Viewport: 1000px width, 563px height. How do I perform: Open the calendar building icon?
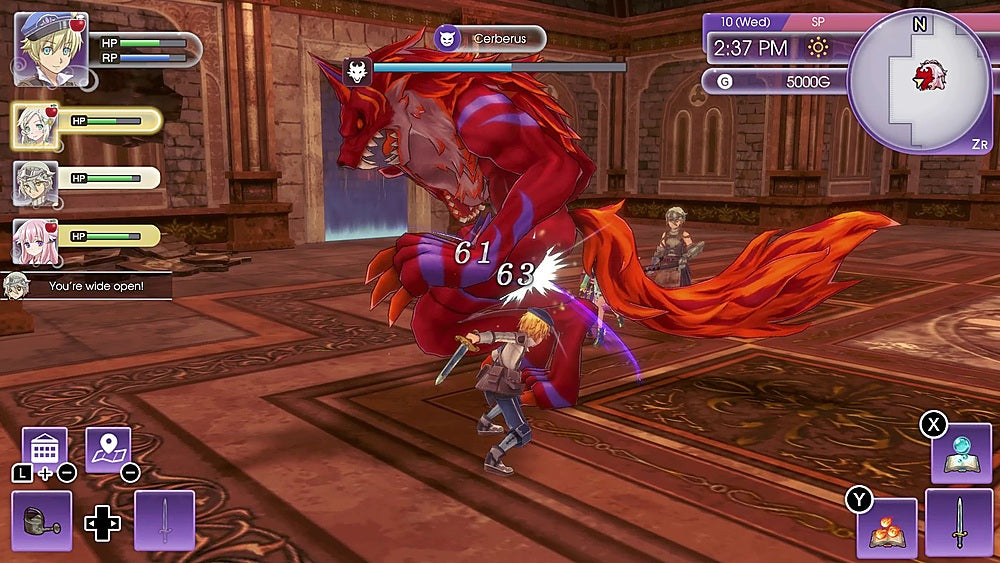(45, 449)
